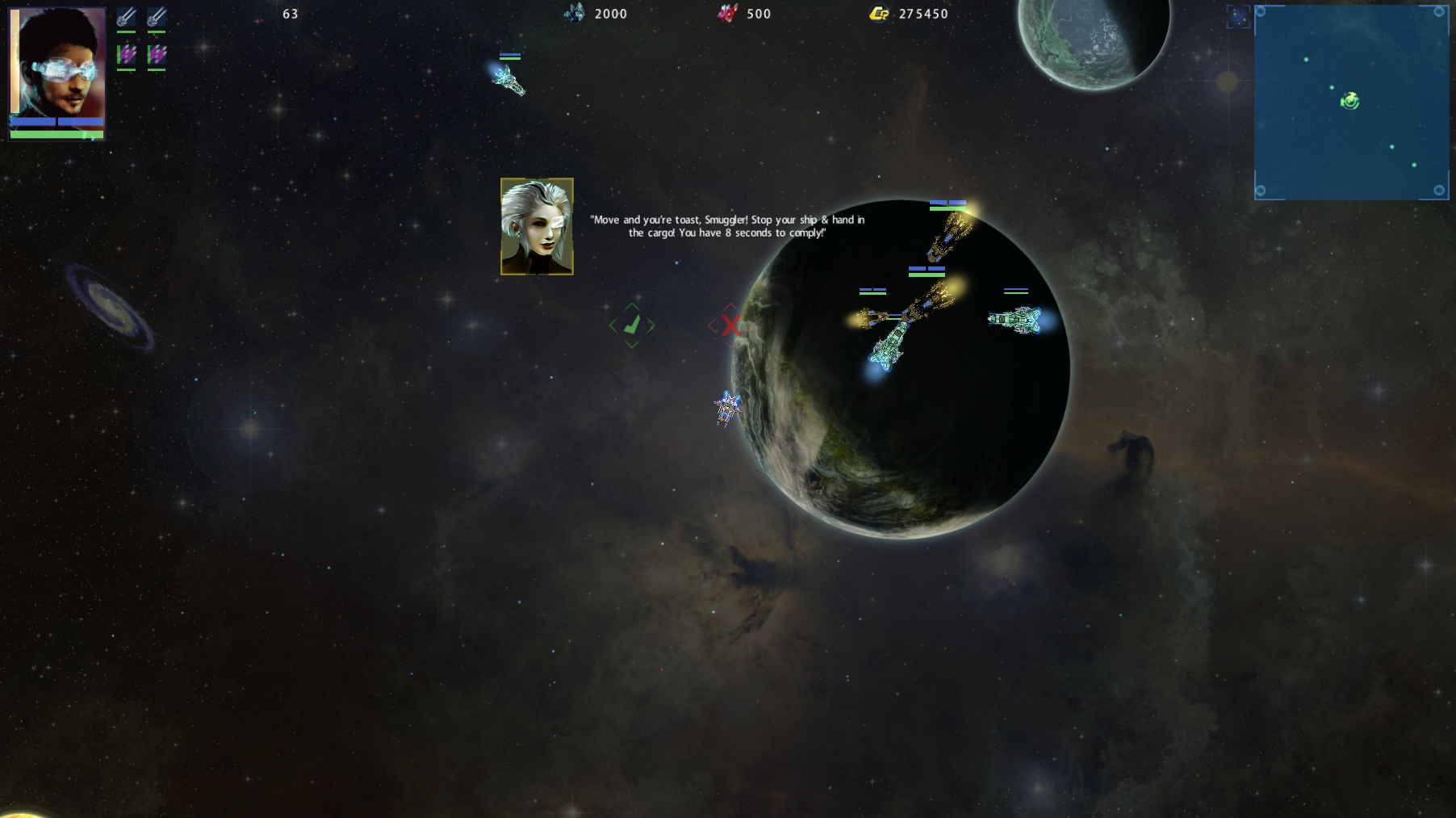This screenshot has height=818, width=1456.
Task: Accept the demand with the green checkmark
Action: coord(632,325)
